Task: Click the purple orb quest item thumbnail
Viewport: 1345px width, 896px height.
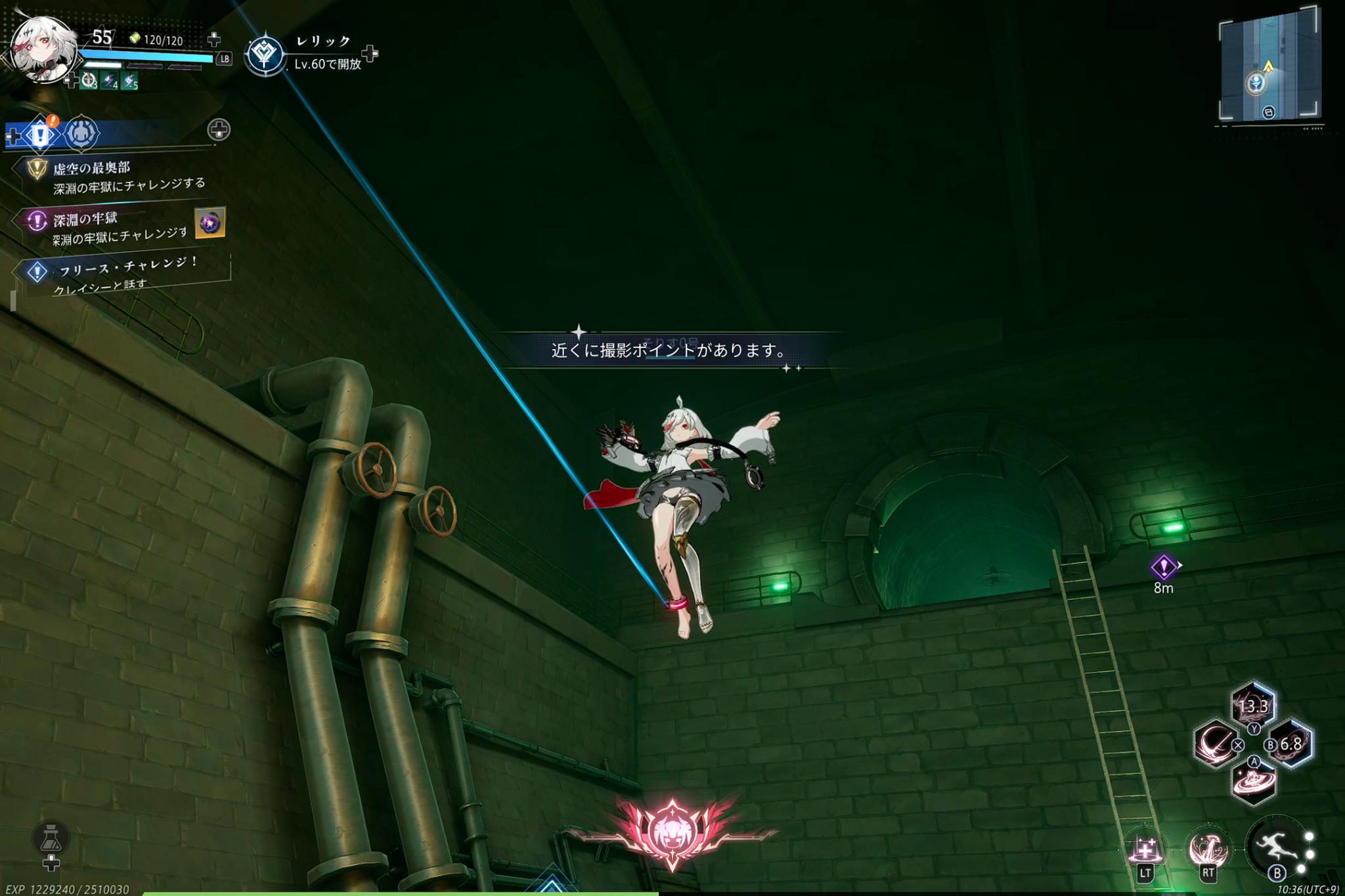Action: [x=210, y=223]
